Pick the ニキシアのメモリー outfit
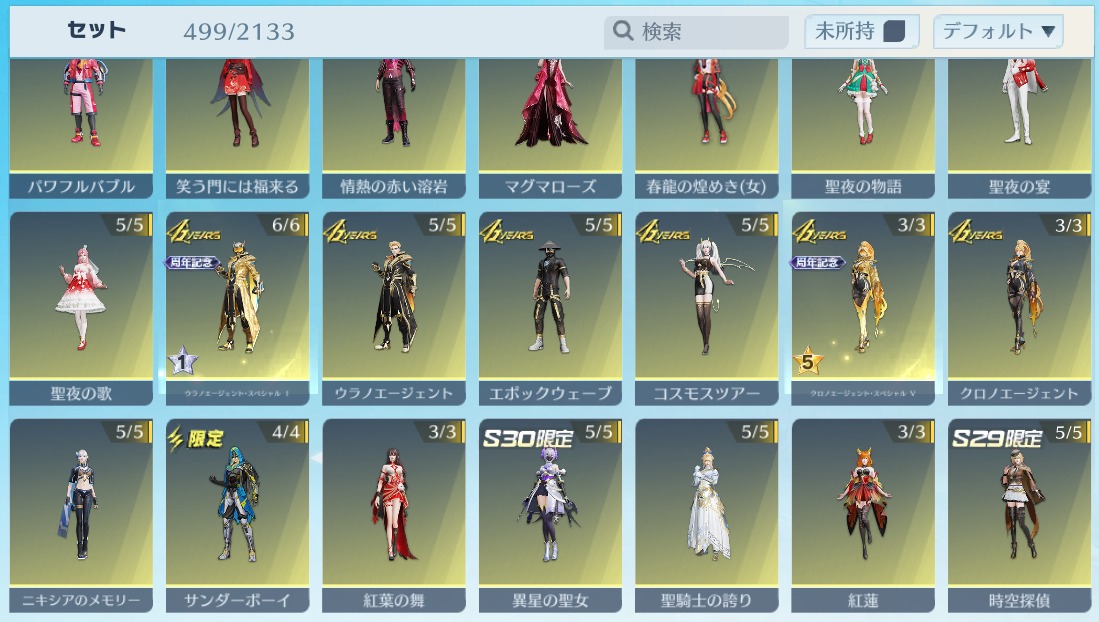 coord(81,513)
